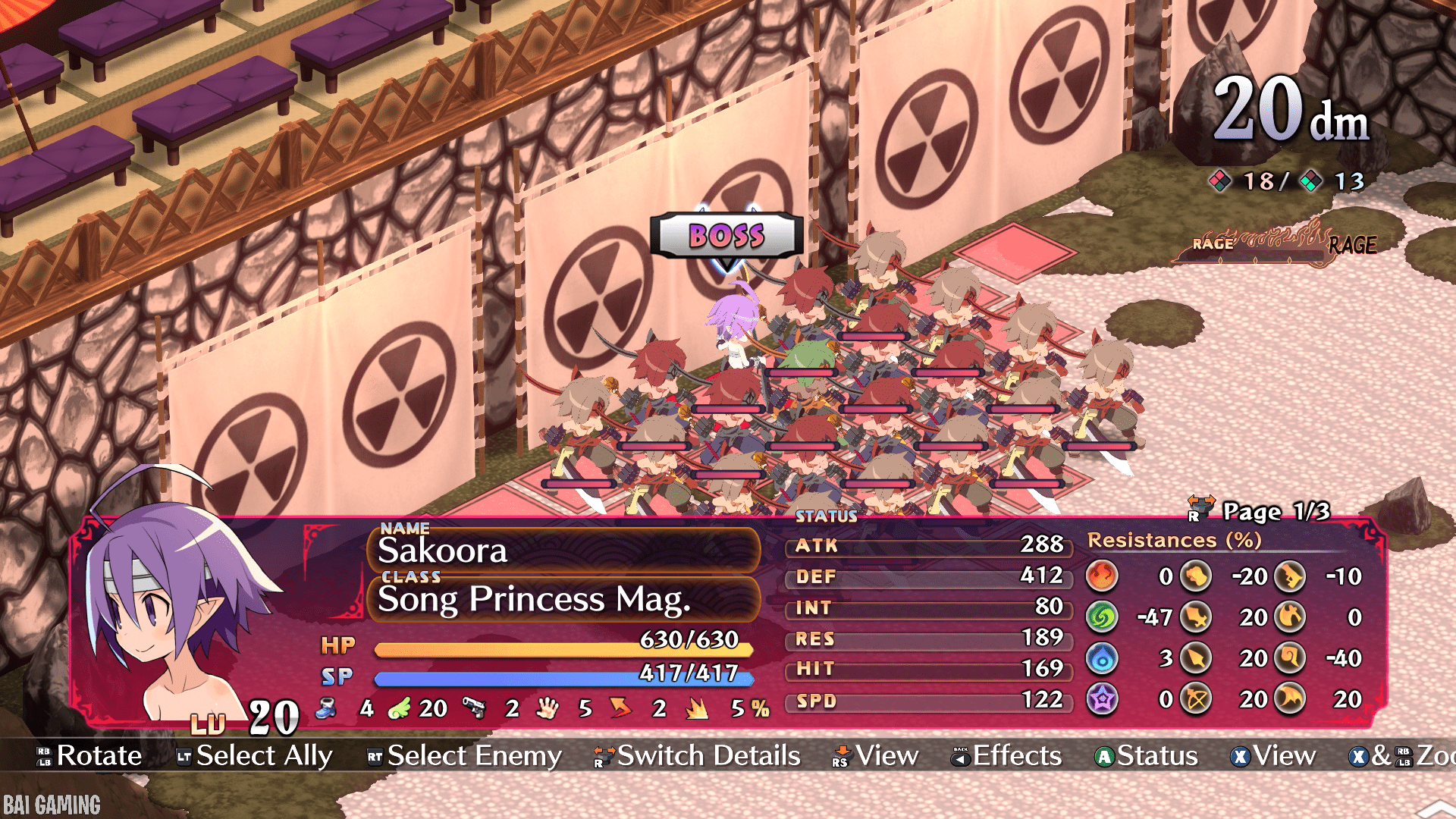Click the purple star resistance icon
The width and height of the screenshot is (1456, 819).
click(x=1102, y=699)
